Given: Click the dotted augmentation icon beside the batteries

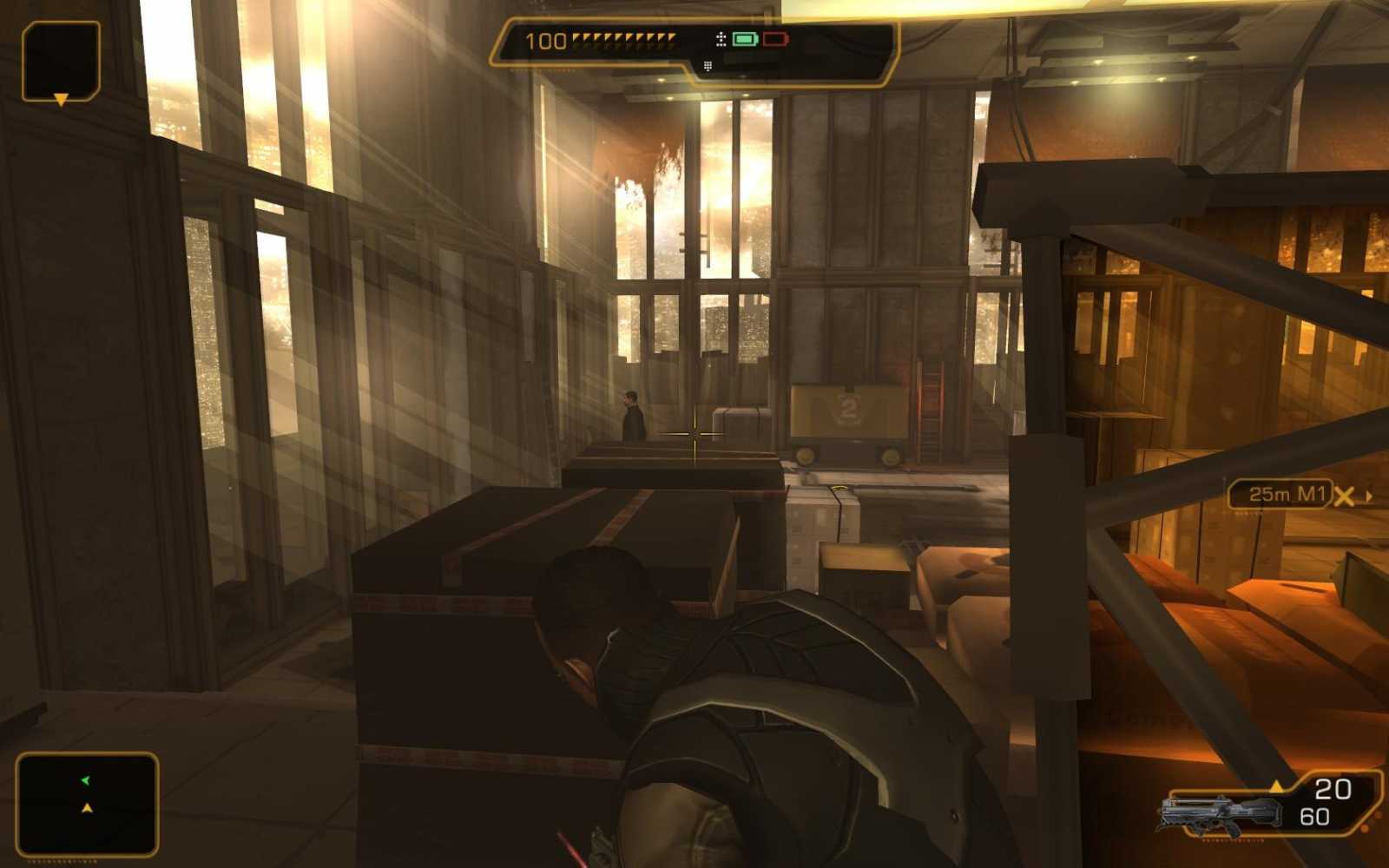Looking at the screenshot, I should pyautogui.click(x=721, y=38).
